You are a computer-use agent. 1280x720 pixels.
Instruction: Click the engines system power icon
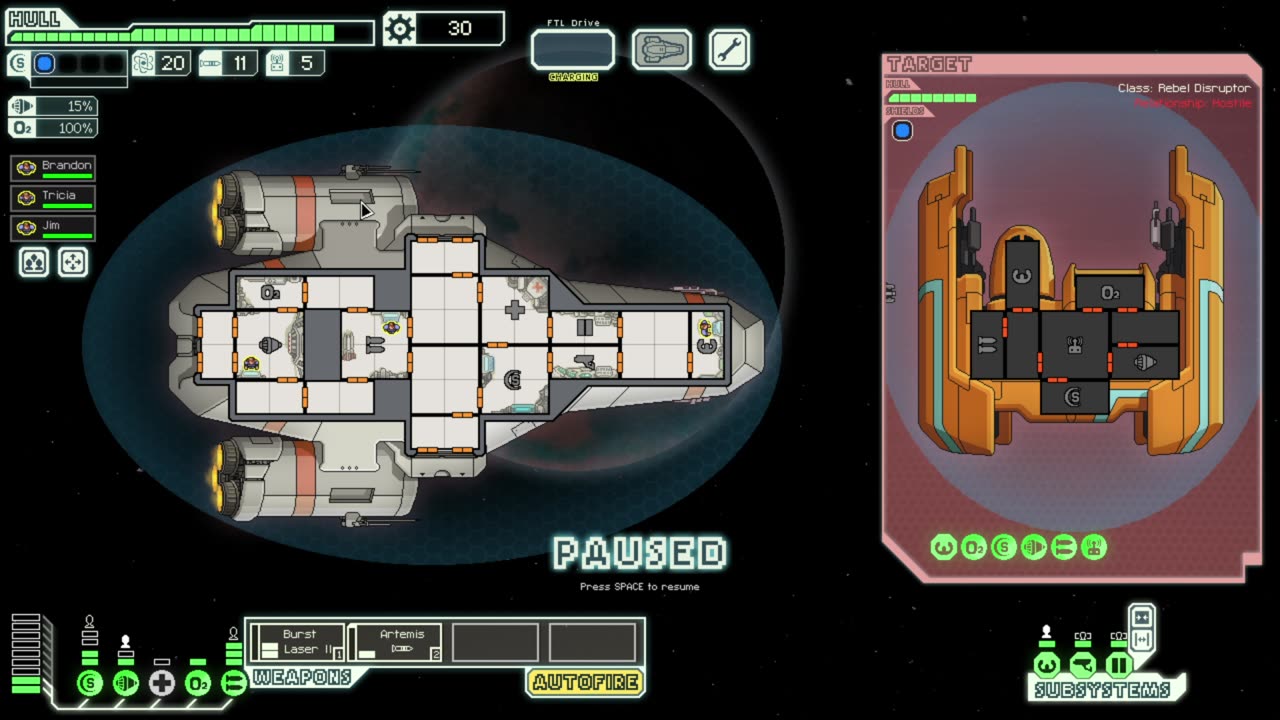pyautogui.click(x=126, y=684)
